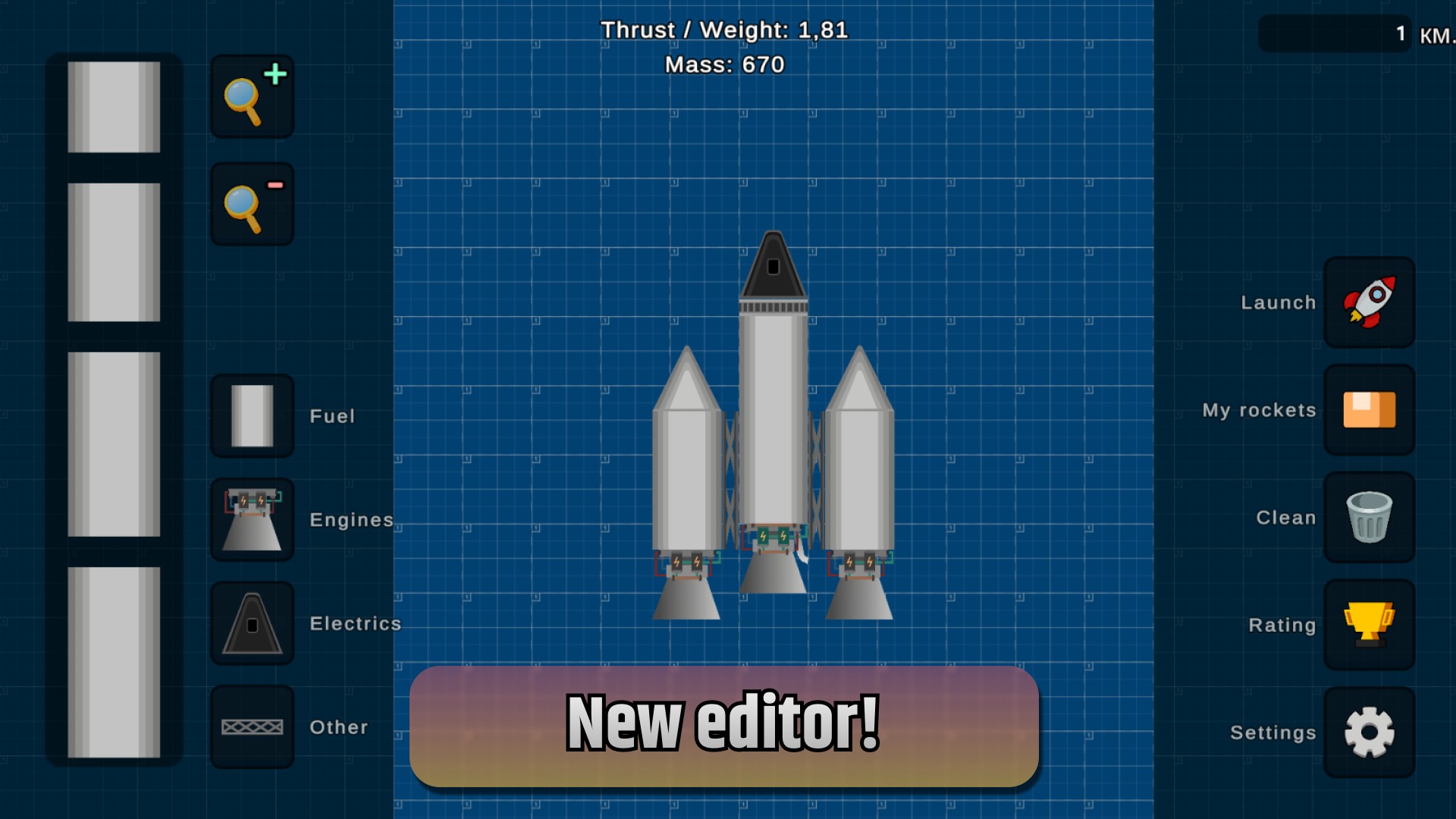Open Settings using the gear icon
This screenshot has height=819, width=1456.
click(1370, 733)
